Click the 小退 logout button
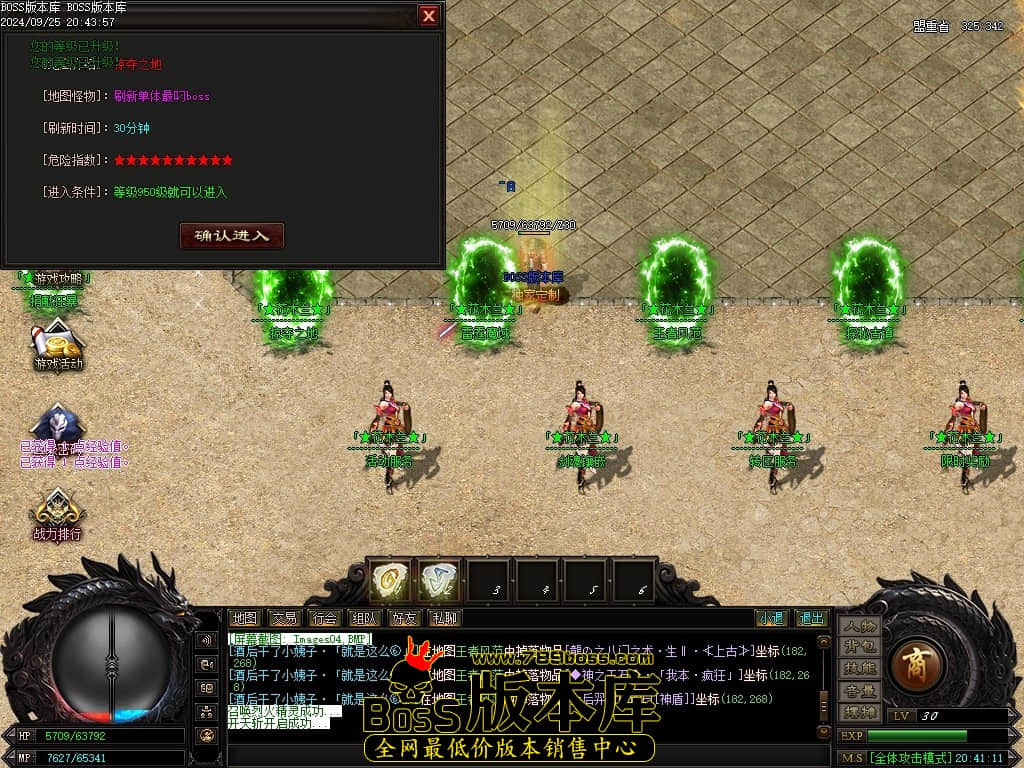The image size is (1024, 768). 770,618
